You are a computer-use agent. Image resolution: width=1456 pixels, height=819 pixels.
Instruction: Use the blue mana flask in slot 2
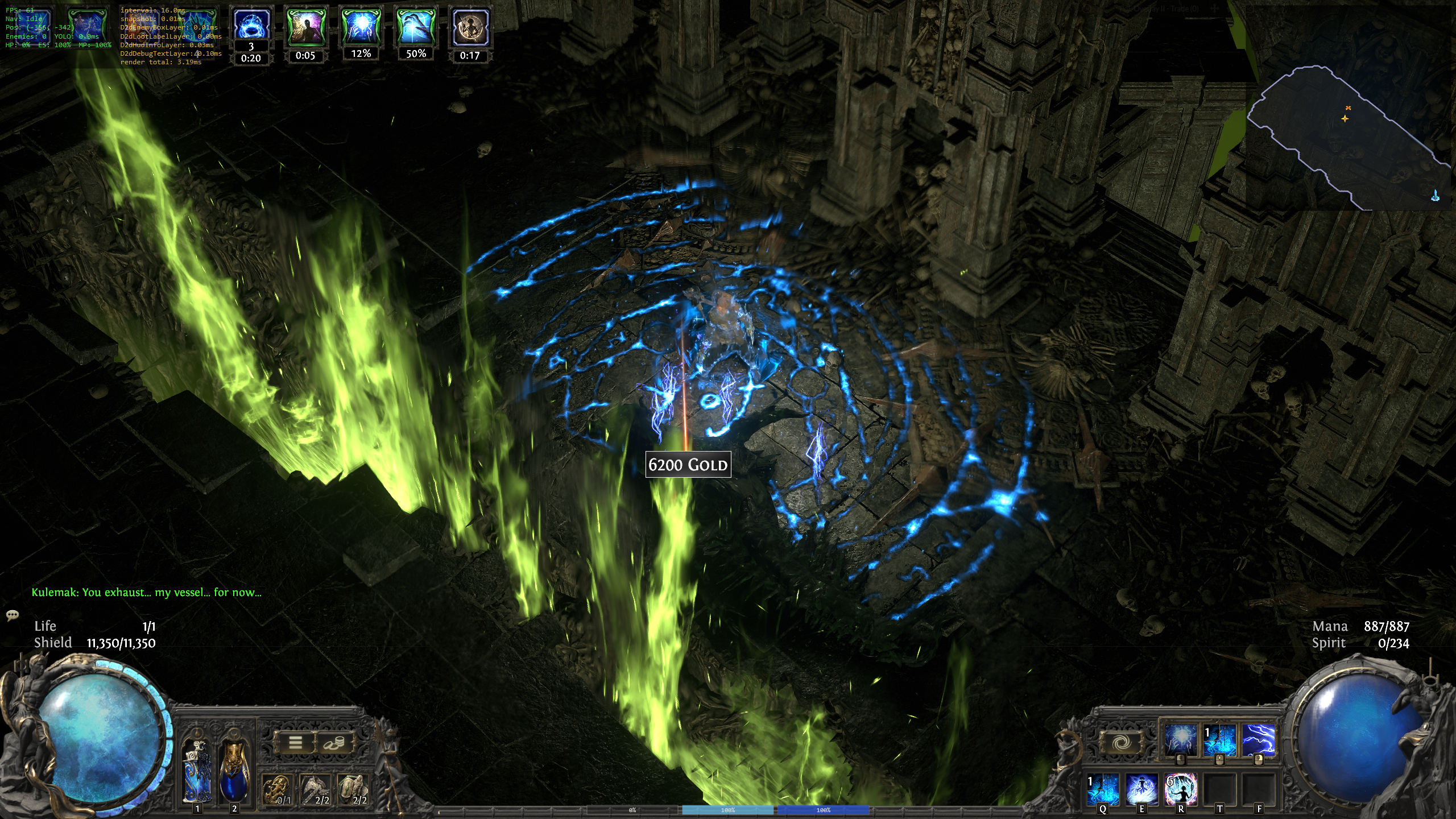pos(234,771)
